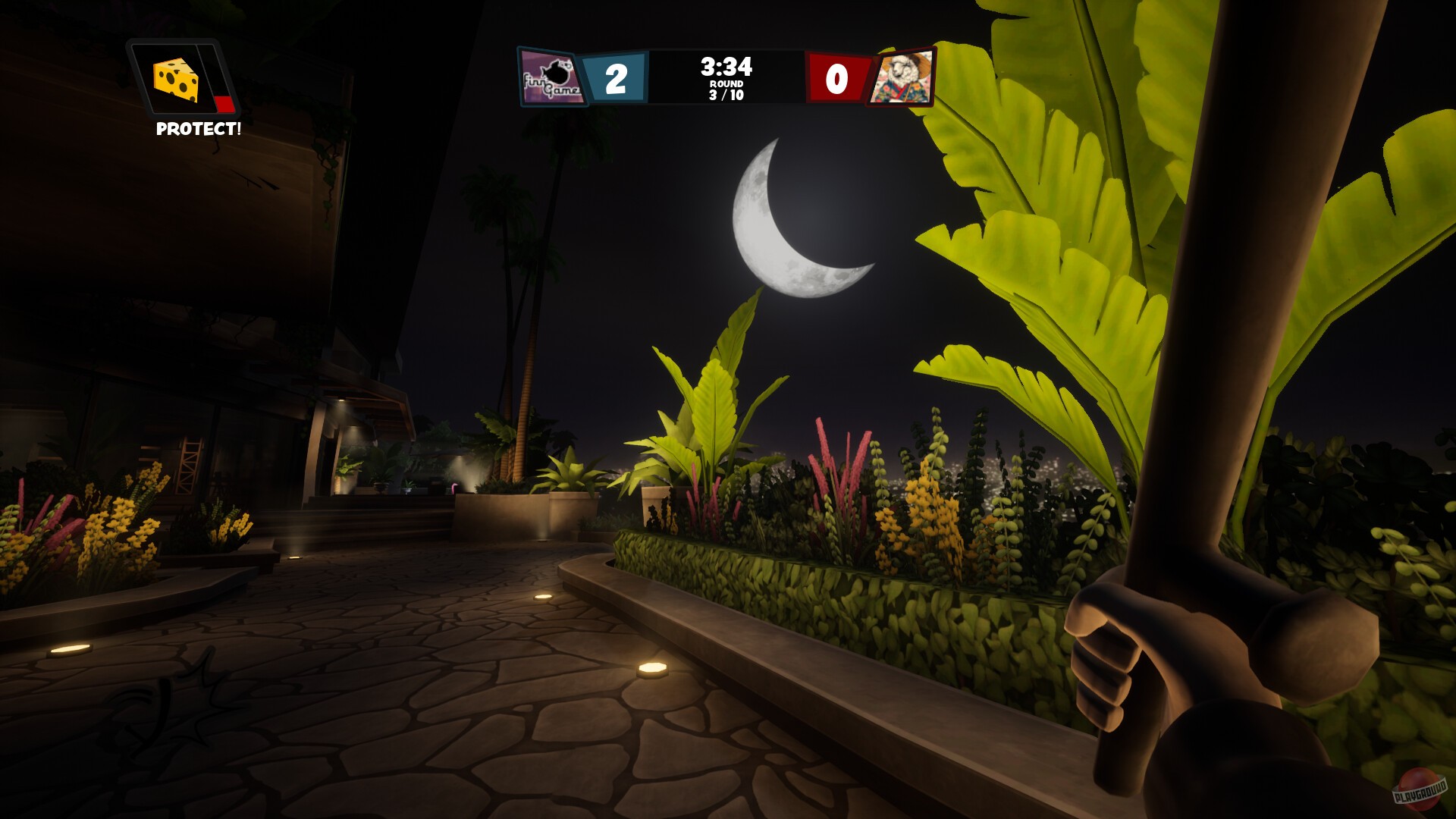Open the match timer showing 3:34
Screen dimensions: 1456x819
(726, 67)
